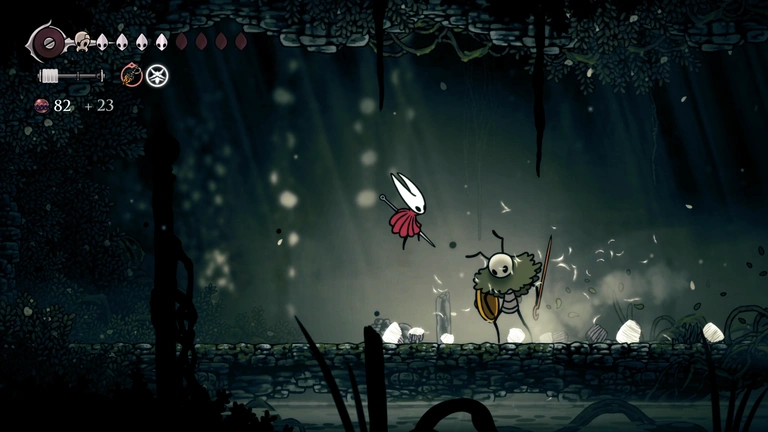Select the orange-ringed tool icon
Viewport: 768px width, 432px height.
(x=131, y=75)
